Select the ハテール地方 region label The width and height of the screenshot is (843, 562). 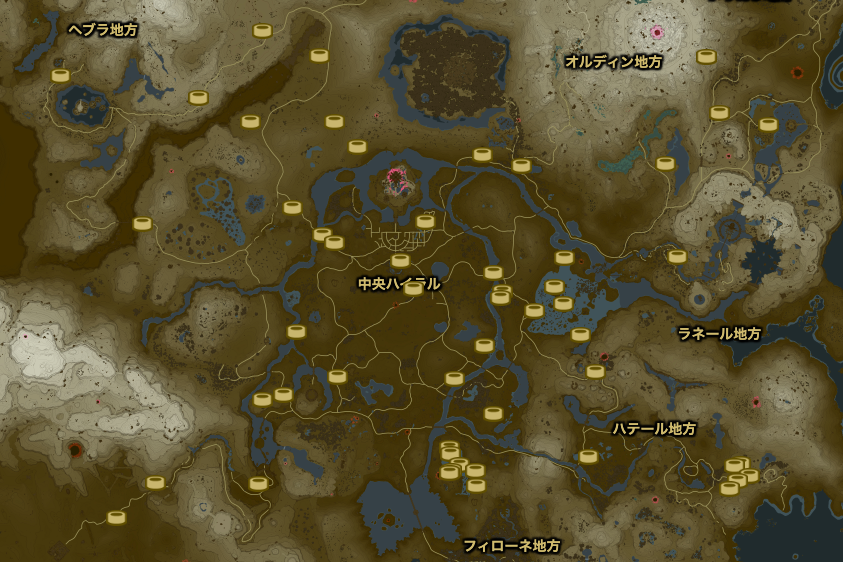[x=654, y=428]
